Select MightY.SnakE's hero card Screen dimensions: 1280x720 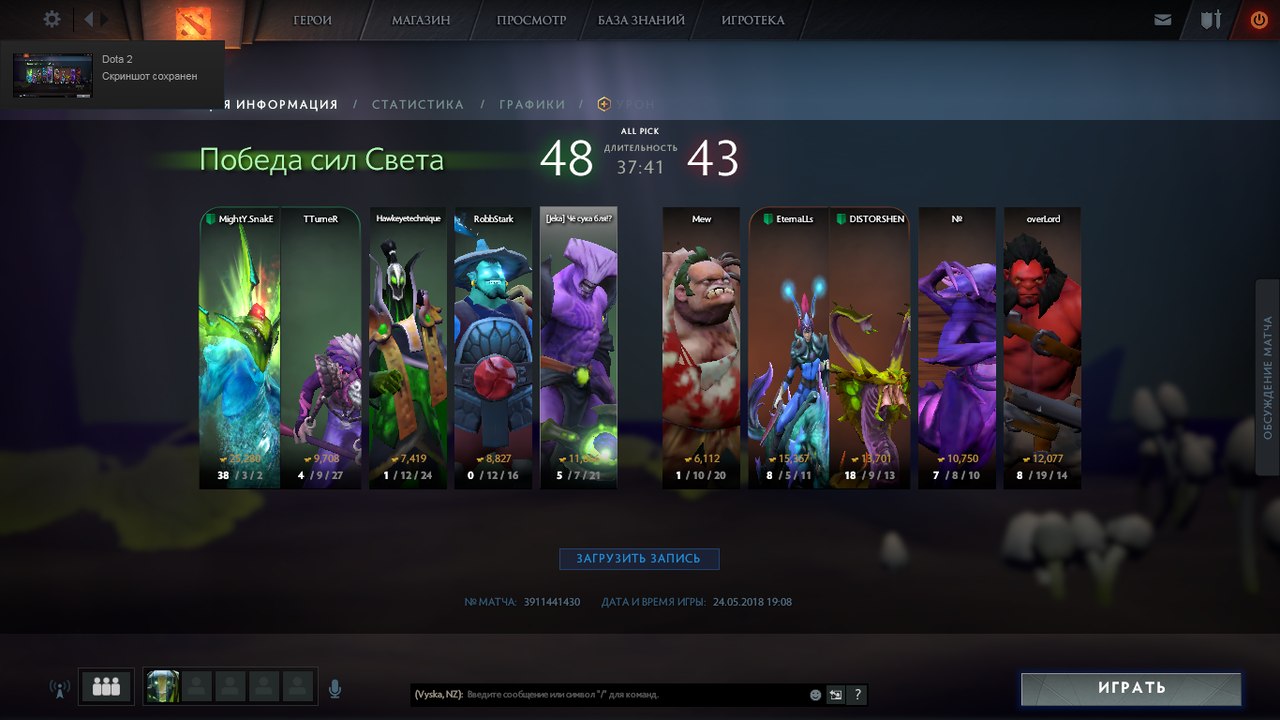tap(239, 348)
